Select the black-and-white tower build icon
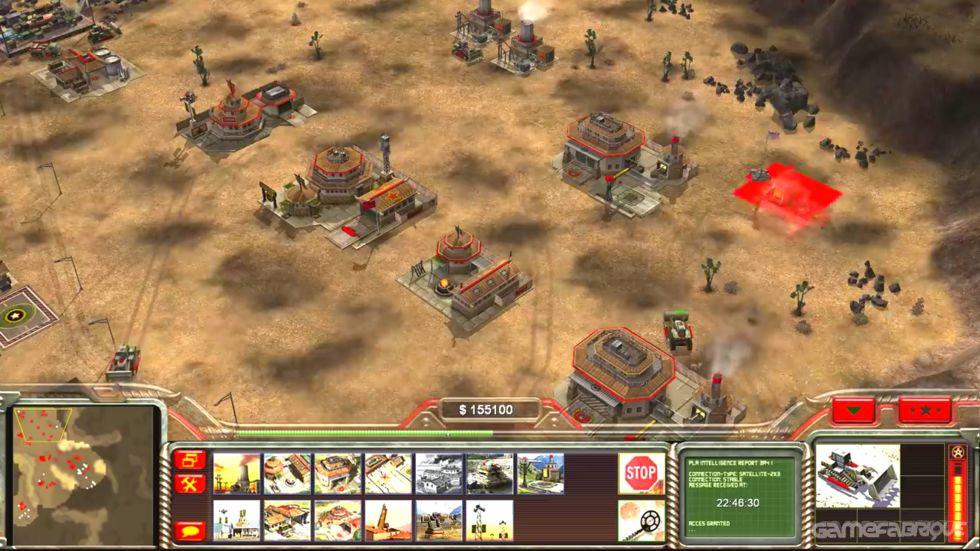This screenshot has width=980, height=551. (490, 520)
